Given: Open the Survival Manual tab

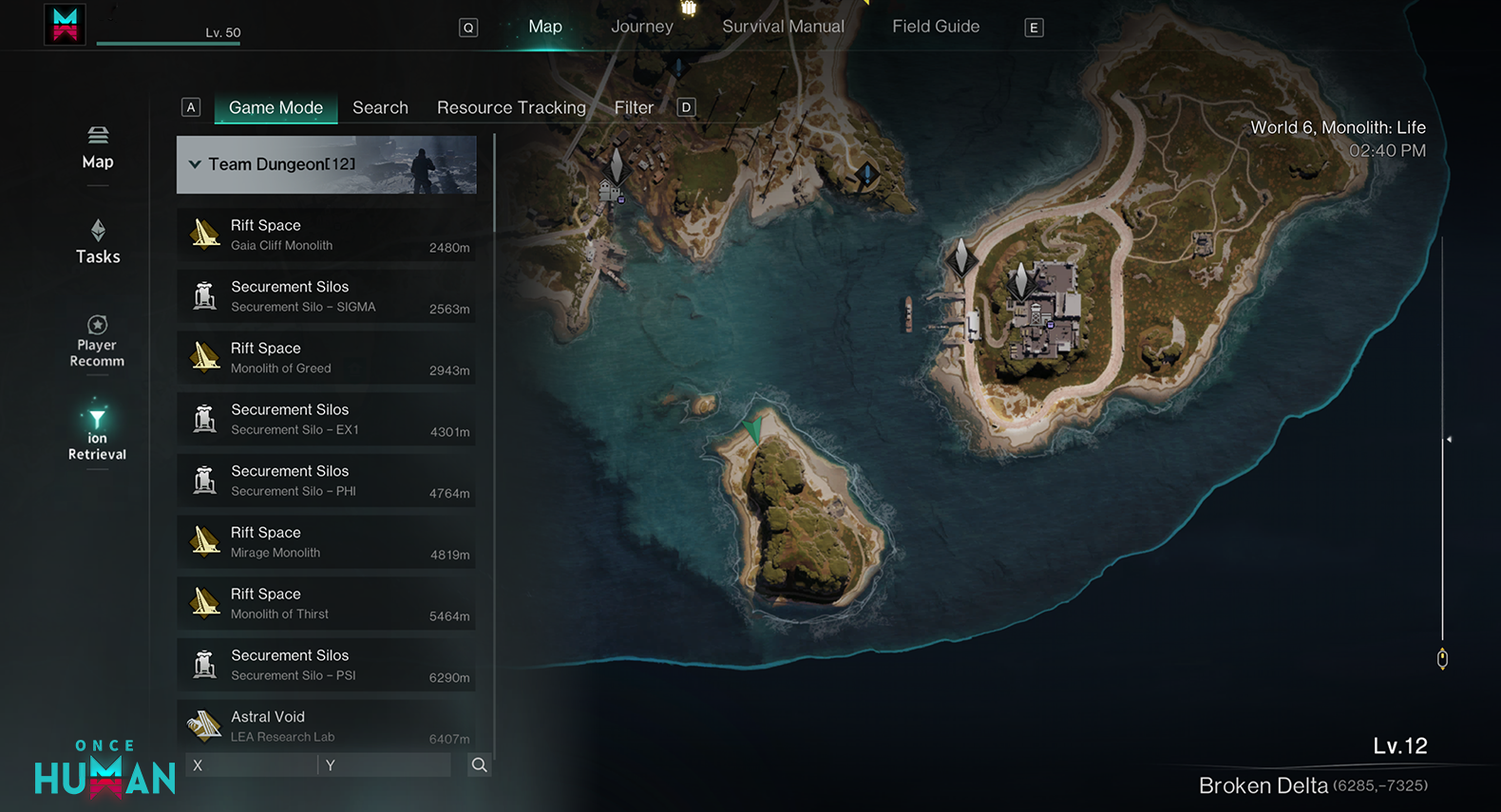Looking at the screenshot, I should [783, 27].
